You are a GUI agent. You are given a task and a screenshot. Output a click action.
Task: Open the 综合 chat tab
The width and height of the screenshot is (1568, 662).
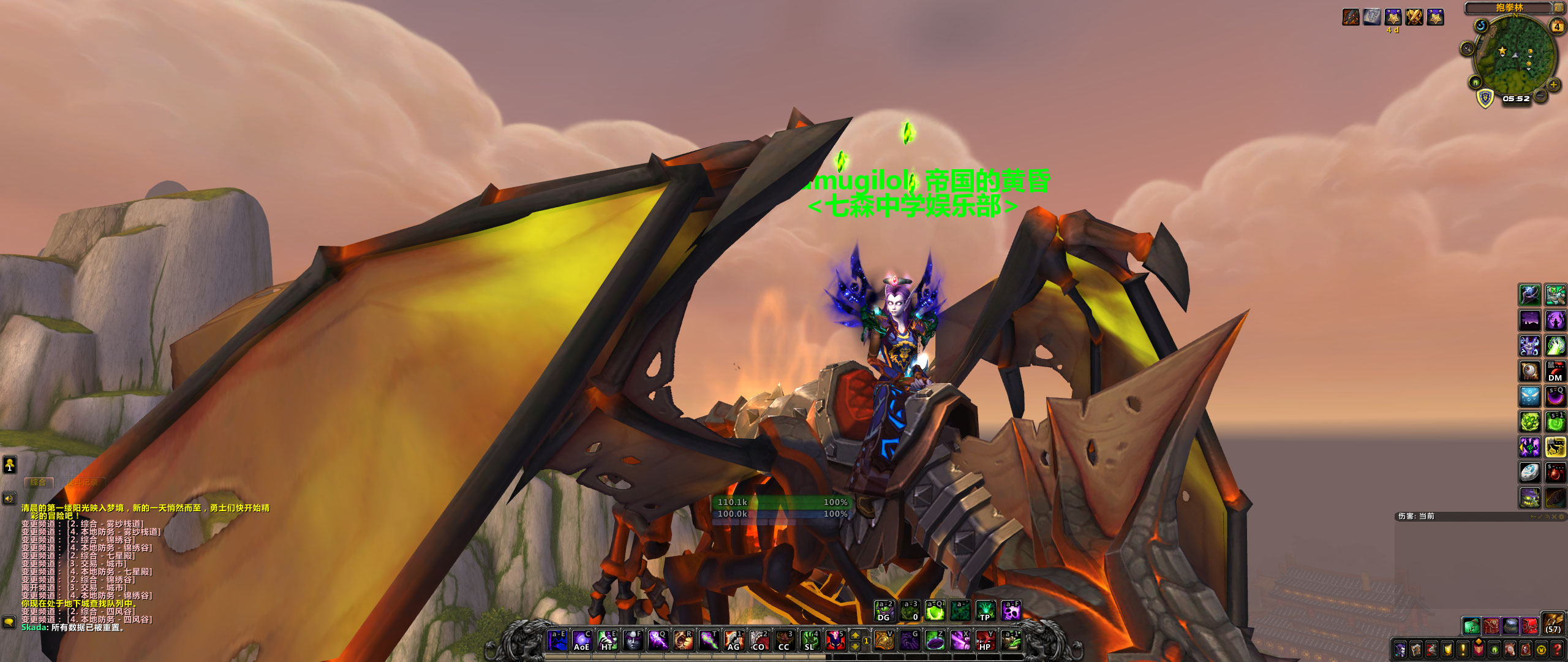click(38, 483)
